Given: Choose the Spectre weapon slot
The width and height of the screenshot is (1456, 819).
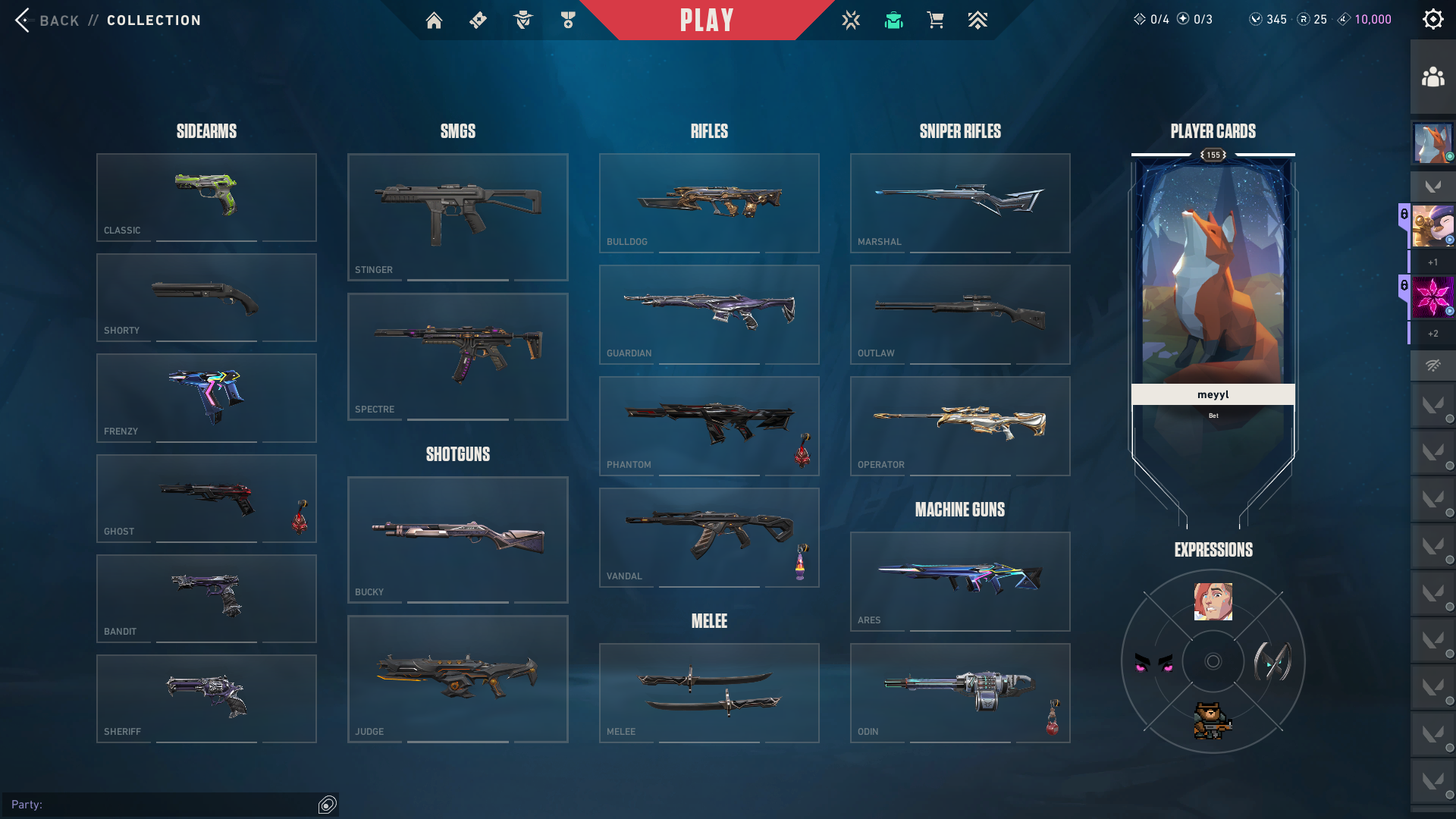Looking at the screenshot, I should (457, 356).
